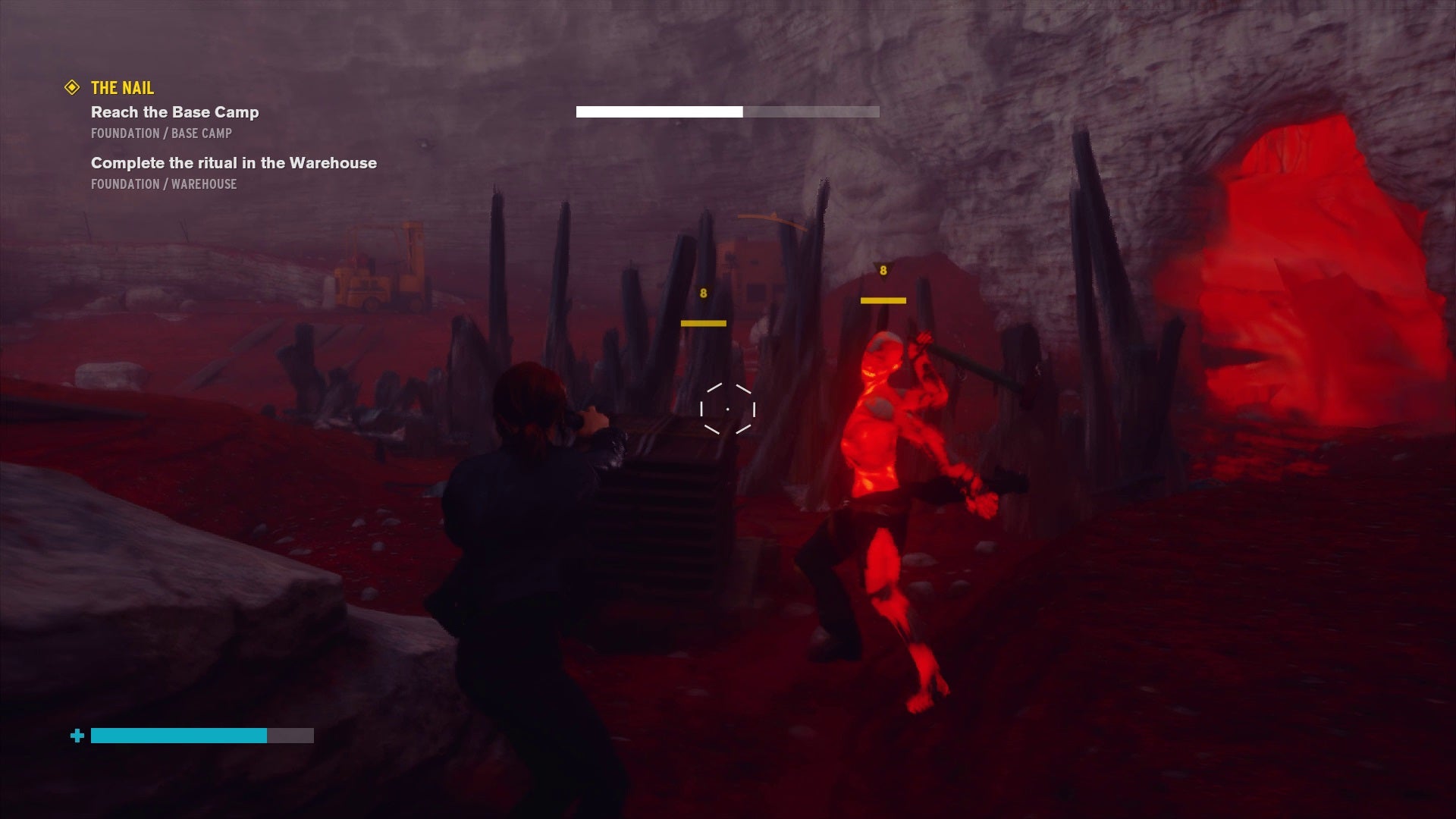Viewport: 1456px width, 819px height.
Task: Select the plus icon beside the health bar
Action: point(77,736)
